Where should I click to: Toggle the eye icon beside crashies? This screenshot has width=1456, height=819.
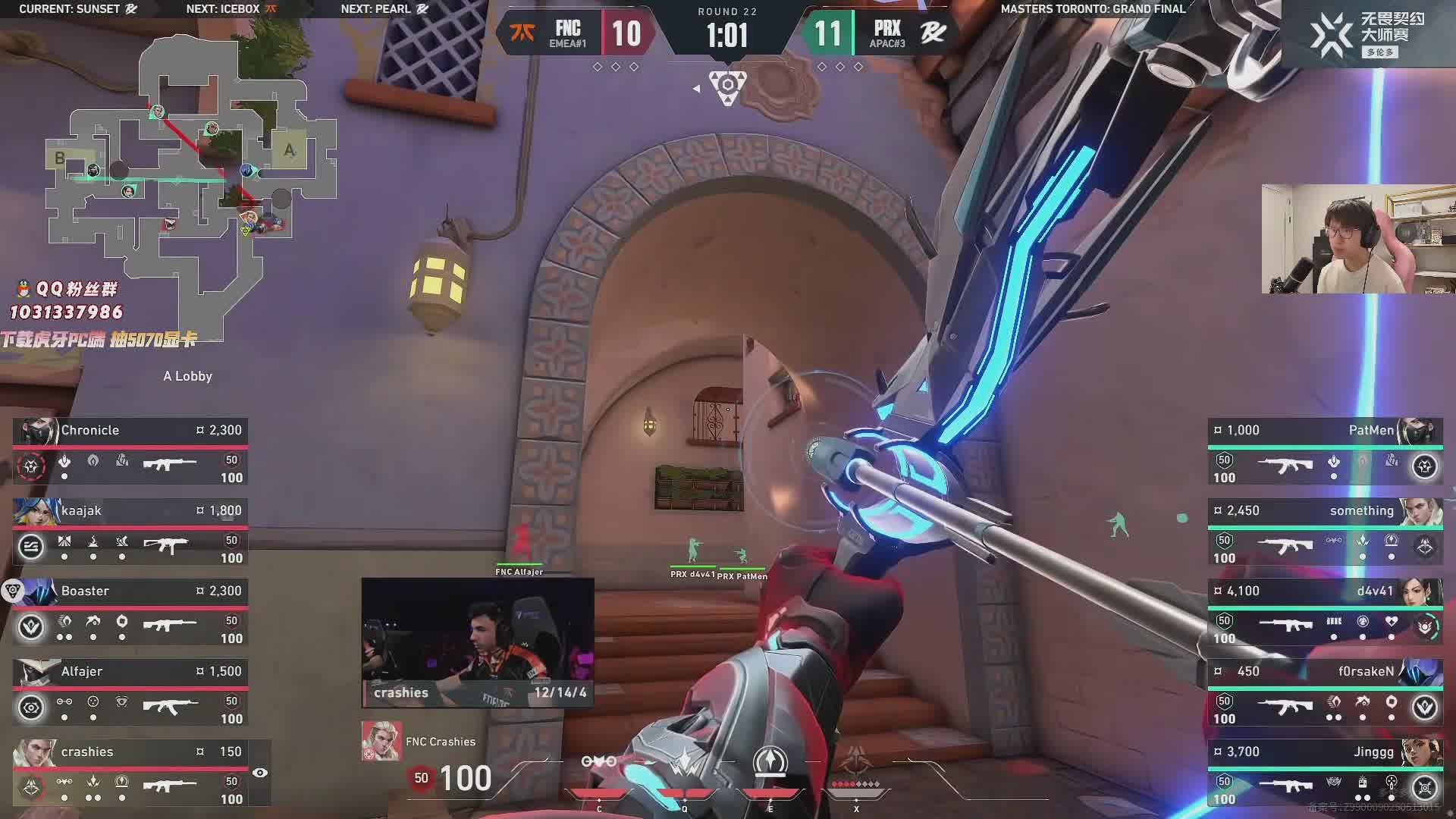pyautogui.click(x=260, y=773)
